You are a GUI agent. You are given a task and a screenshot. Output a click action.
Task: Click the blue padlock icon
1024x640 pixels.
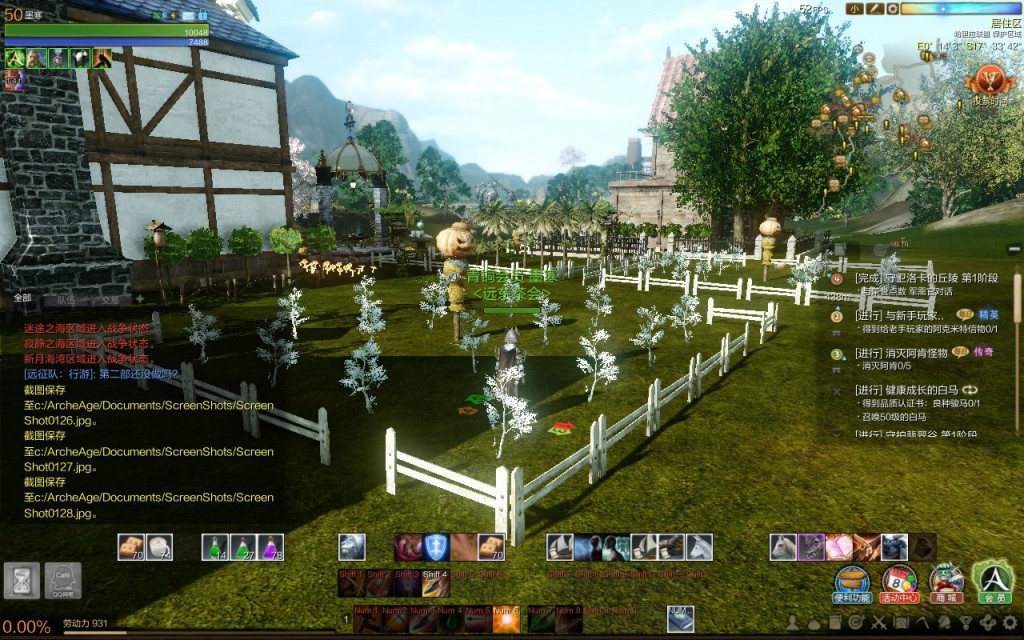(x=202, y=15)
